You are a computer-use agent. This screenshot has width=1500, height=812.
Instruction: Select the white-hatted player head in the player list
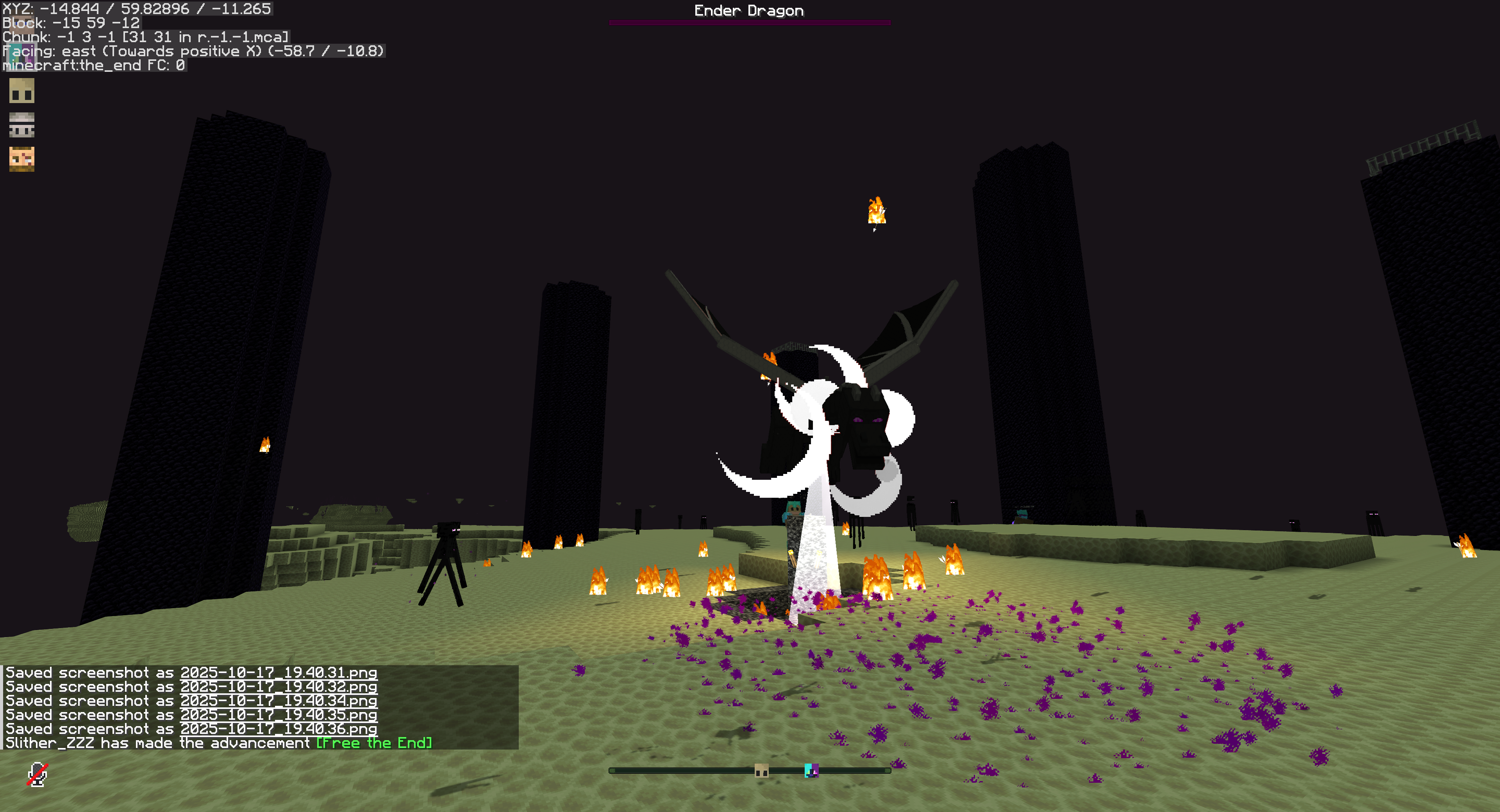[x=21, y=125]
